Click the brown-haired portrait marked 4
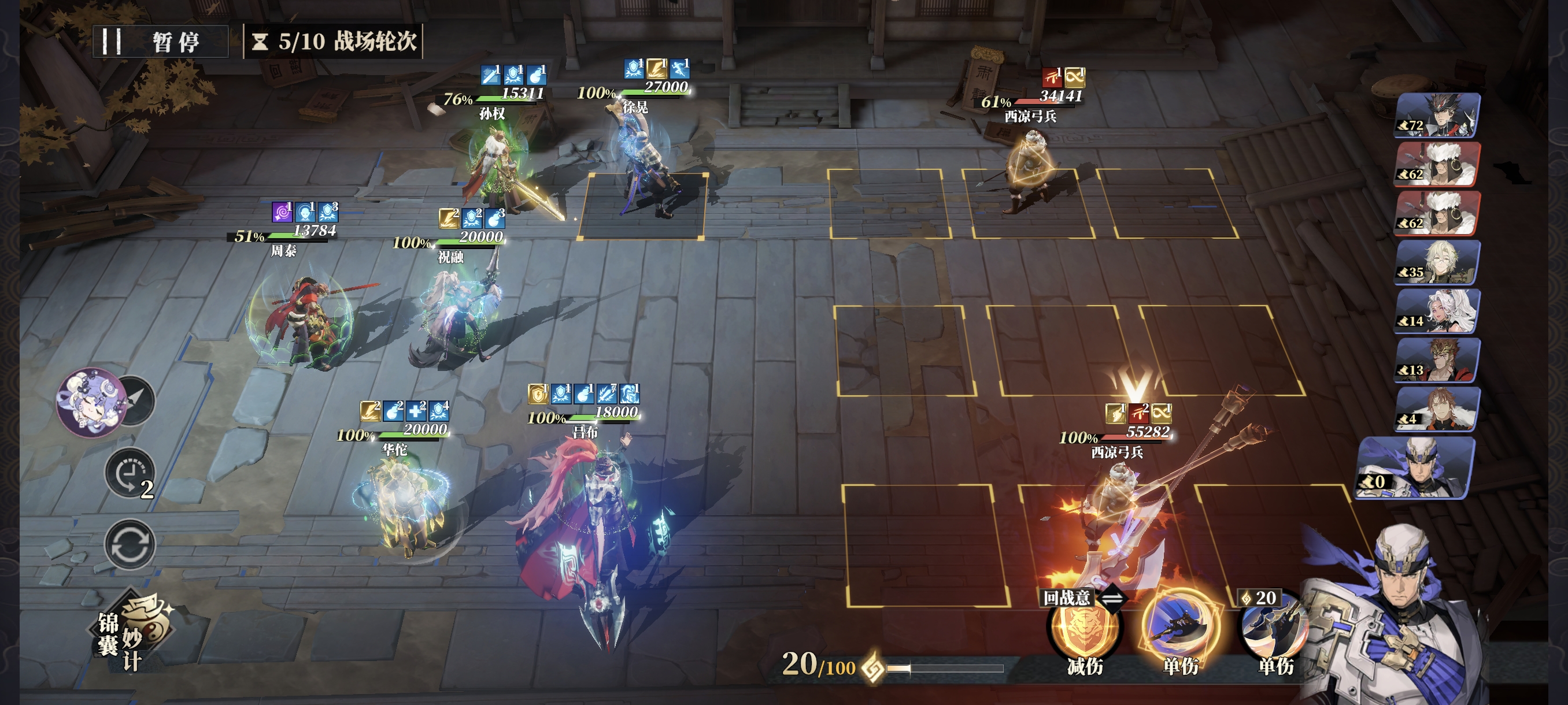 (1437, 409)
